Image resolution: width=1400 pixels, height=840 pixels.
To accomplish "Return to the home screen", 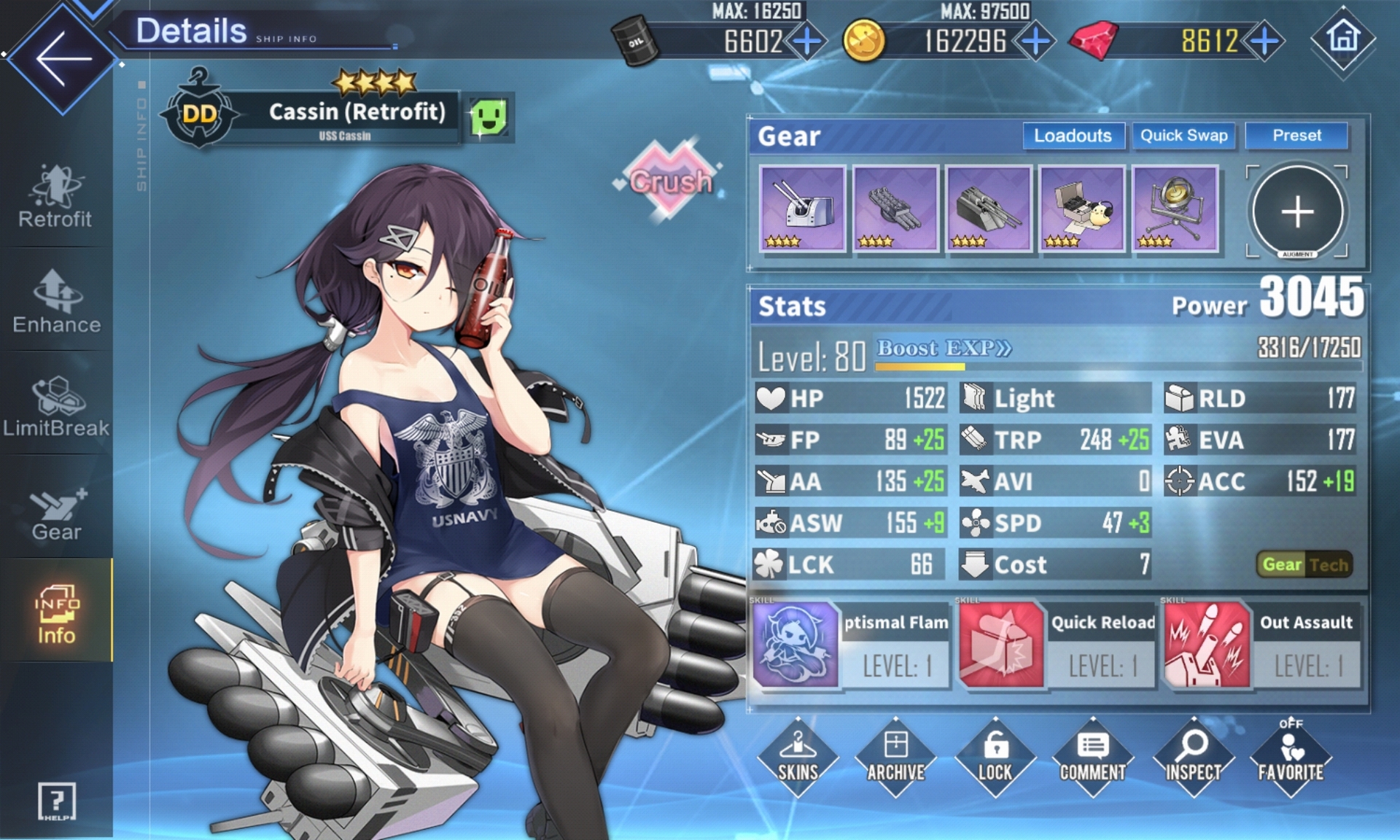I will pos(1343,38).
